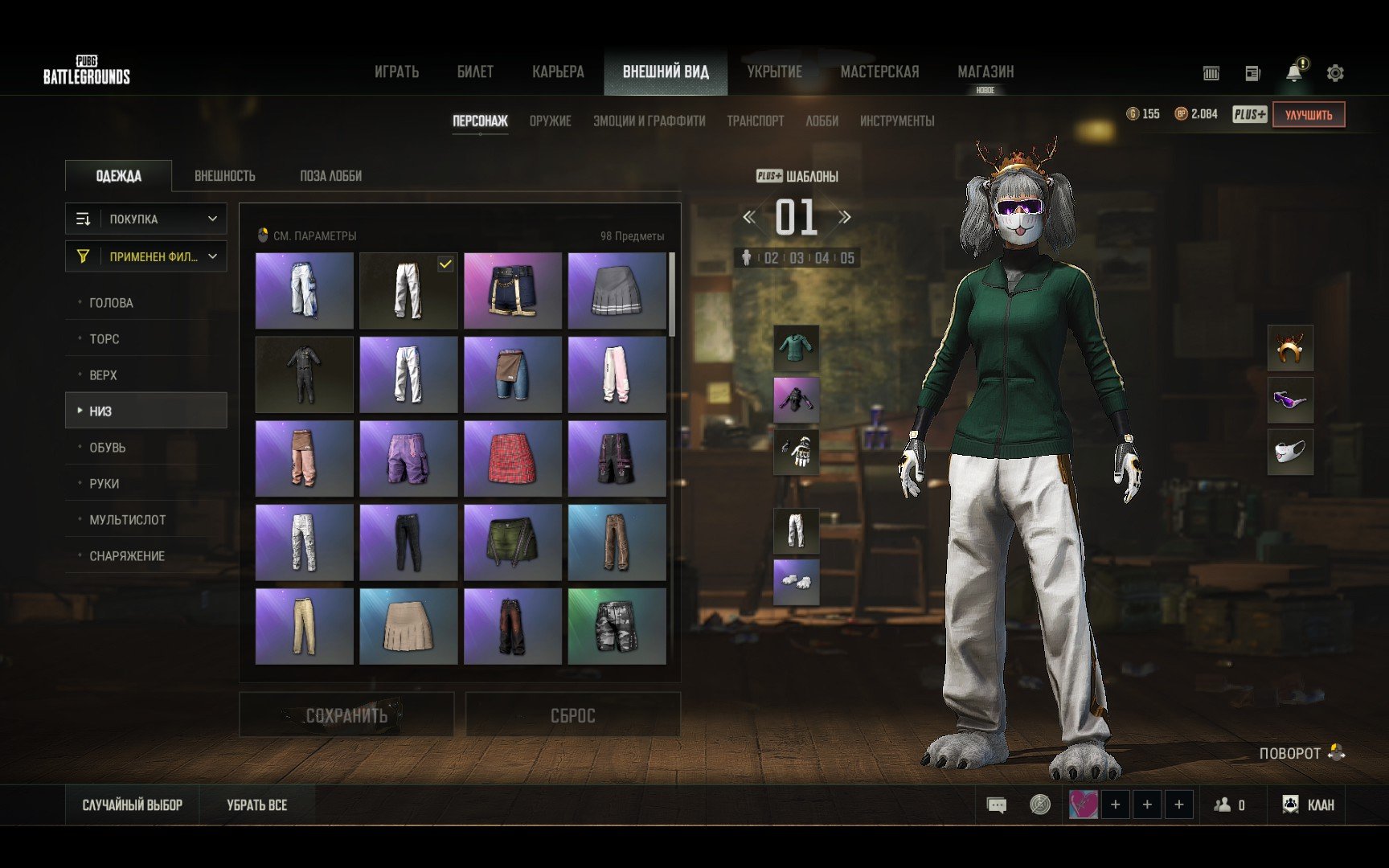The image size is (1389, 868).
Task: Switch to the МАГАЗИН tab
Action: coord(985,72)
